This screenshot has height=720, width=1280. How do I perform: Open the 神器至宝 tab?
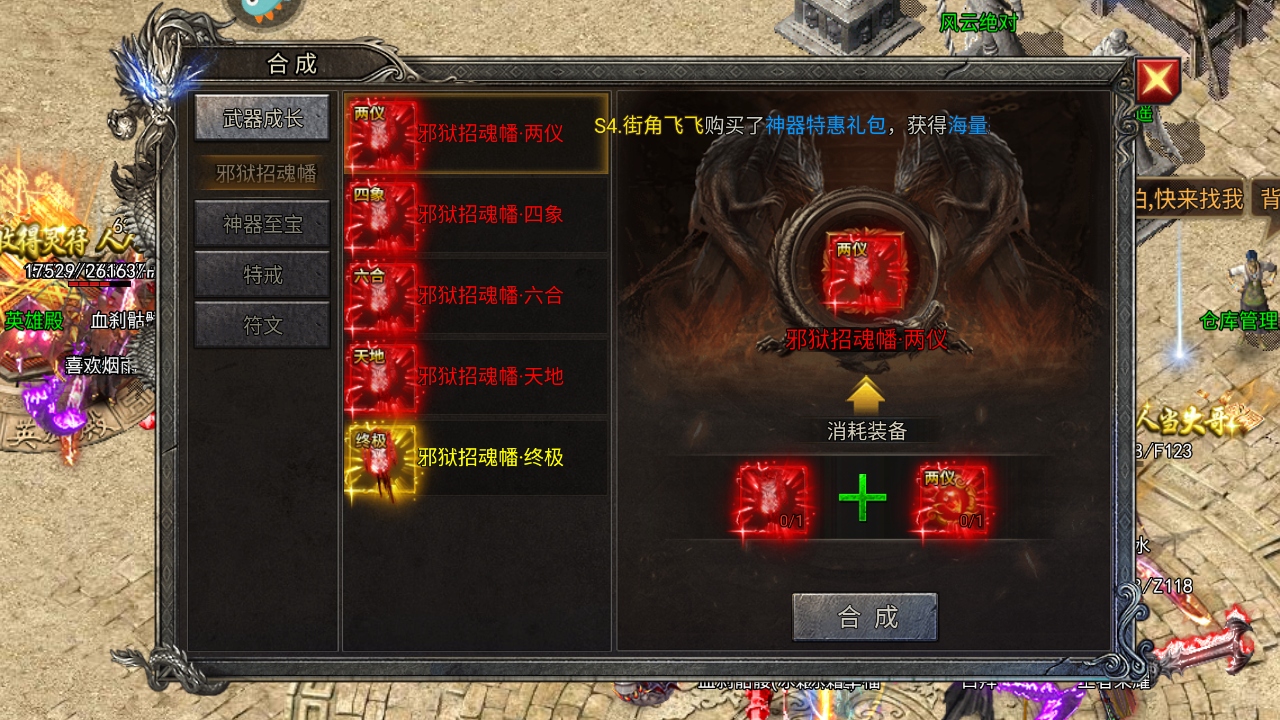point(263,224)
